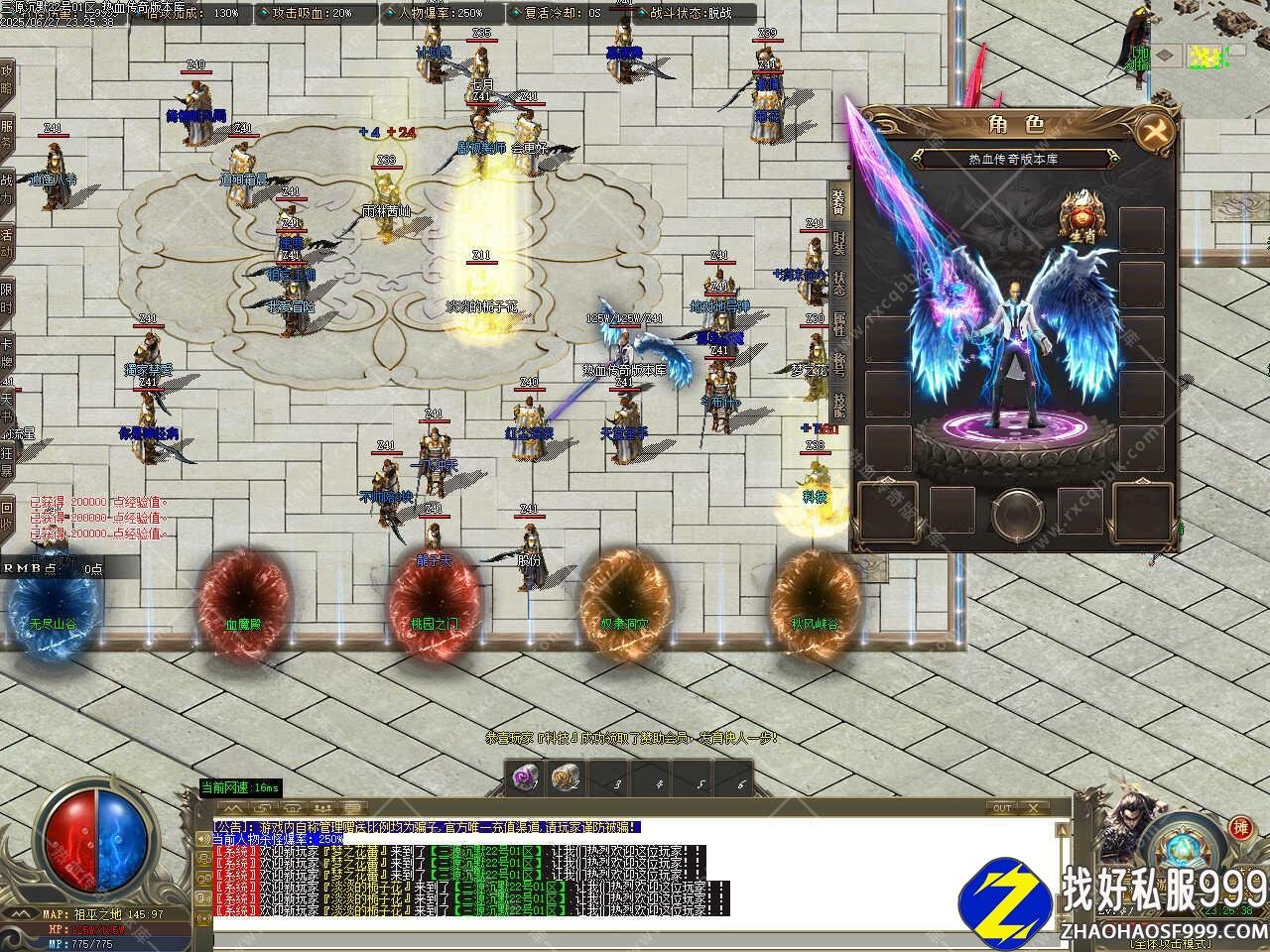Switch to the 时装 costume tab
The width and height of the screenshot is (1270, 952).
(x=839, y=243)
